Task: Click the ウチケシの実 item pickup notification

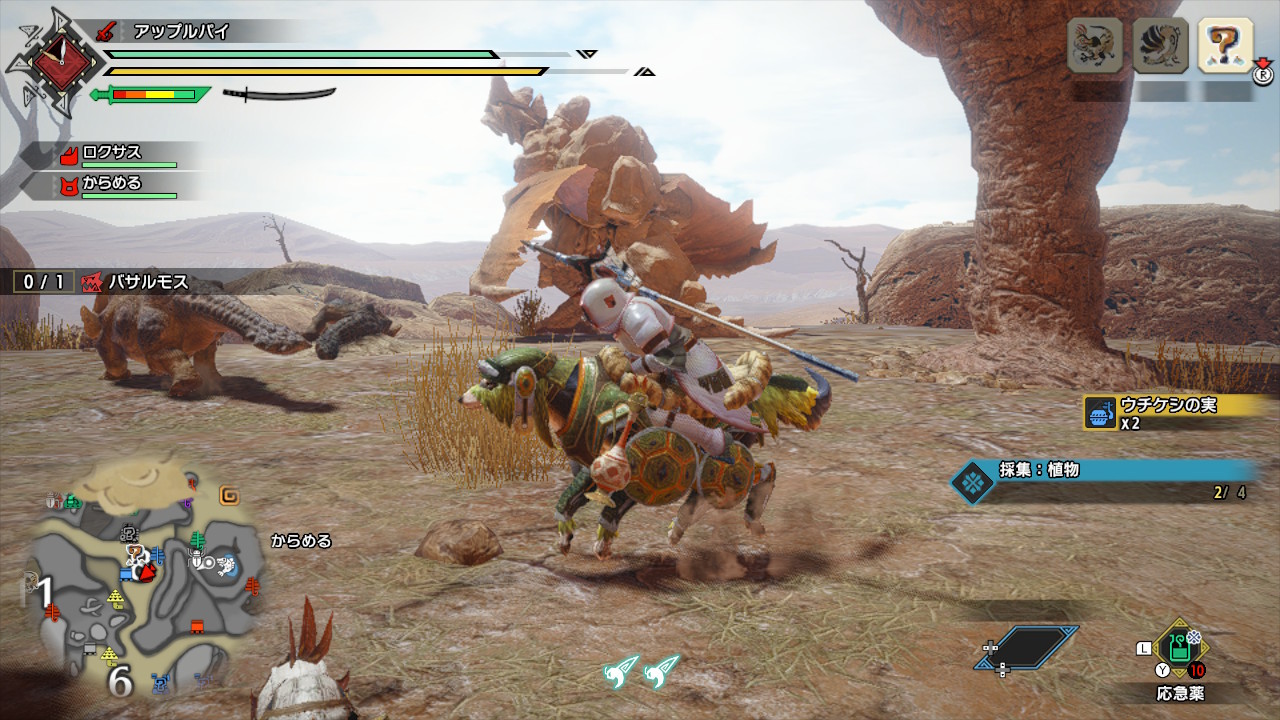Action: pyautogui.click(x=1165, y=412)
